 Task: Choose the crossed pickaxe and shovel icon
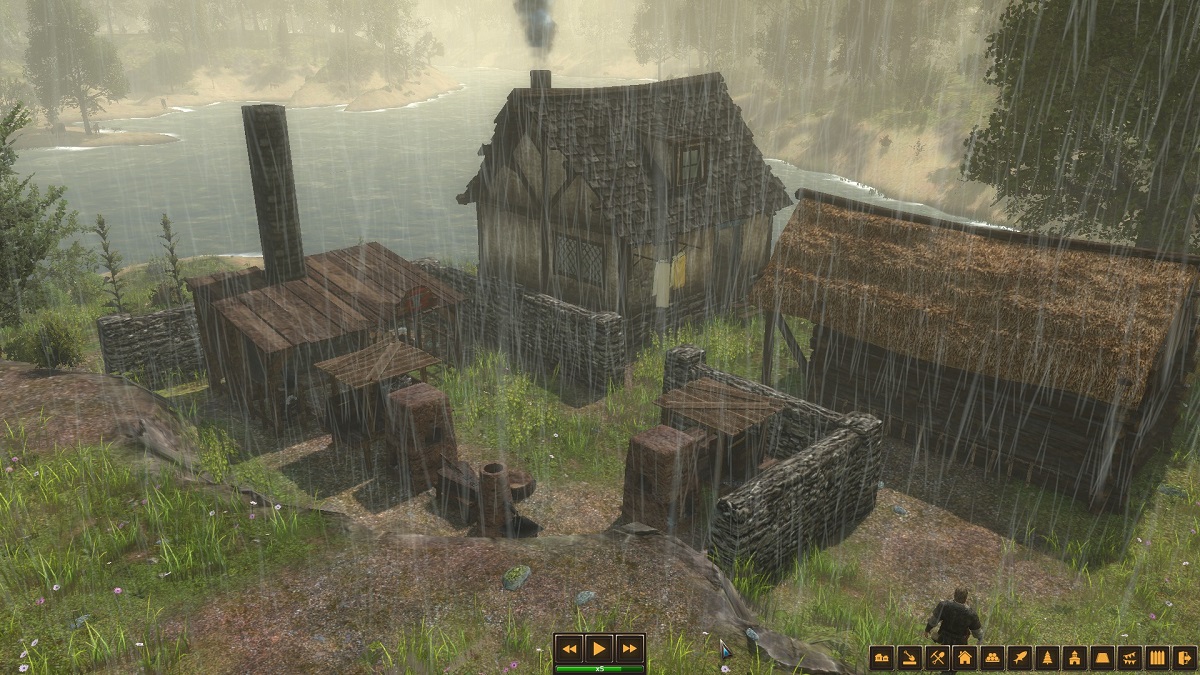[x=937, y=658]
